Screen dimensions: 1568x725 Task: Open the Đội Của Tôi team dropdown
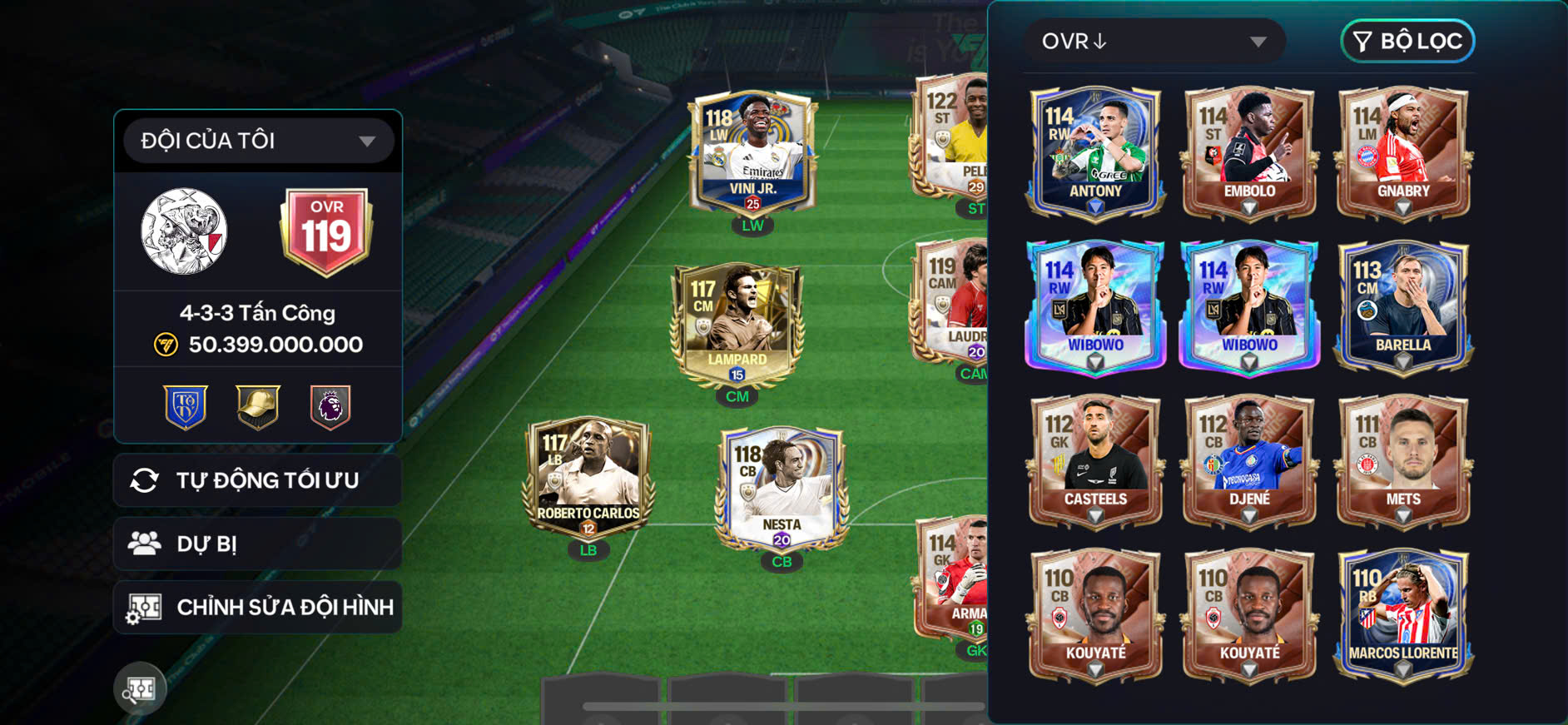[258, 141]
